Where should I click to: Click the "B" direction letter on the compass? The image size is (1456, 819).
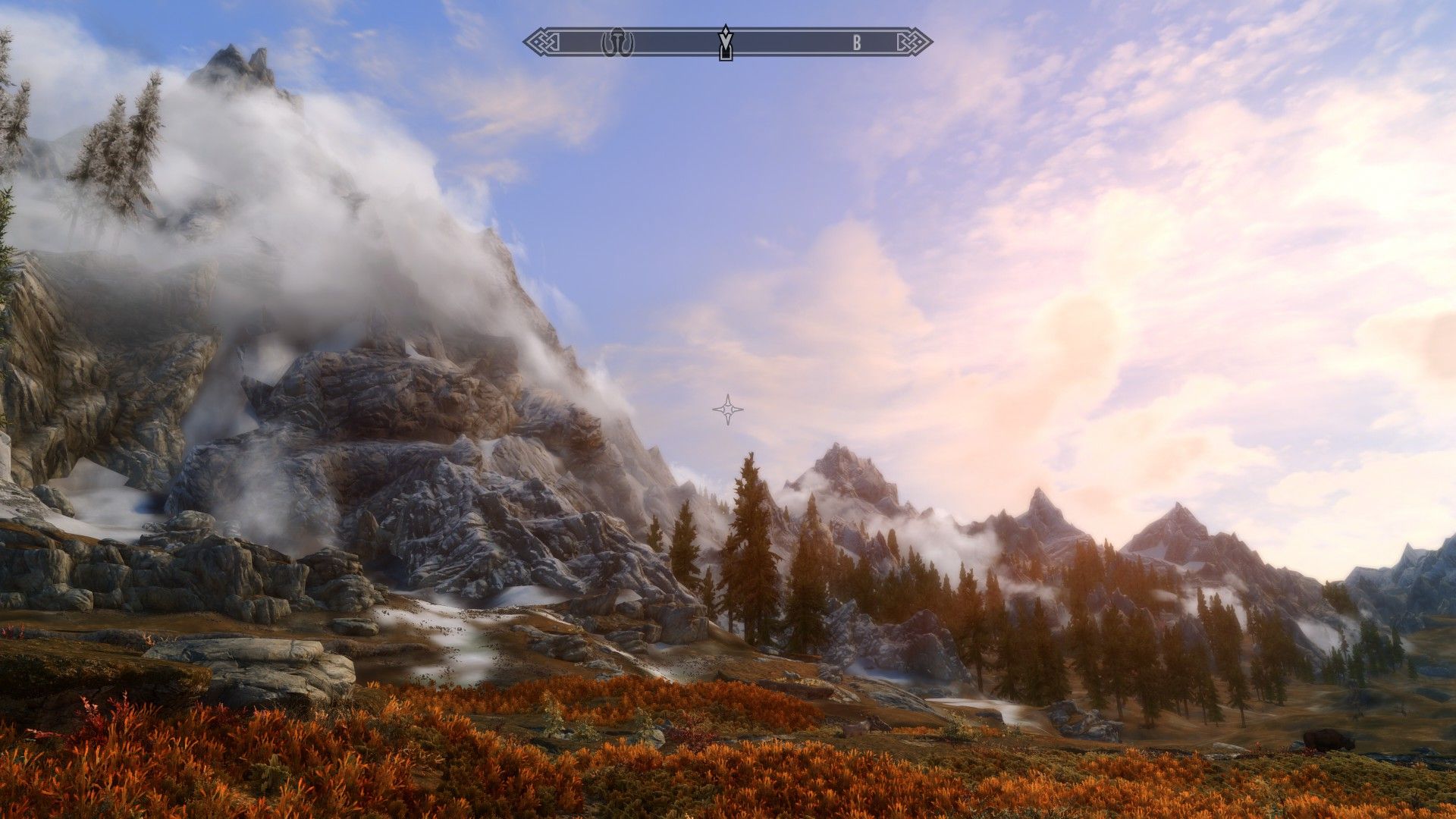click(857, 43)
